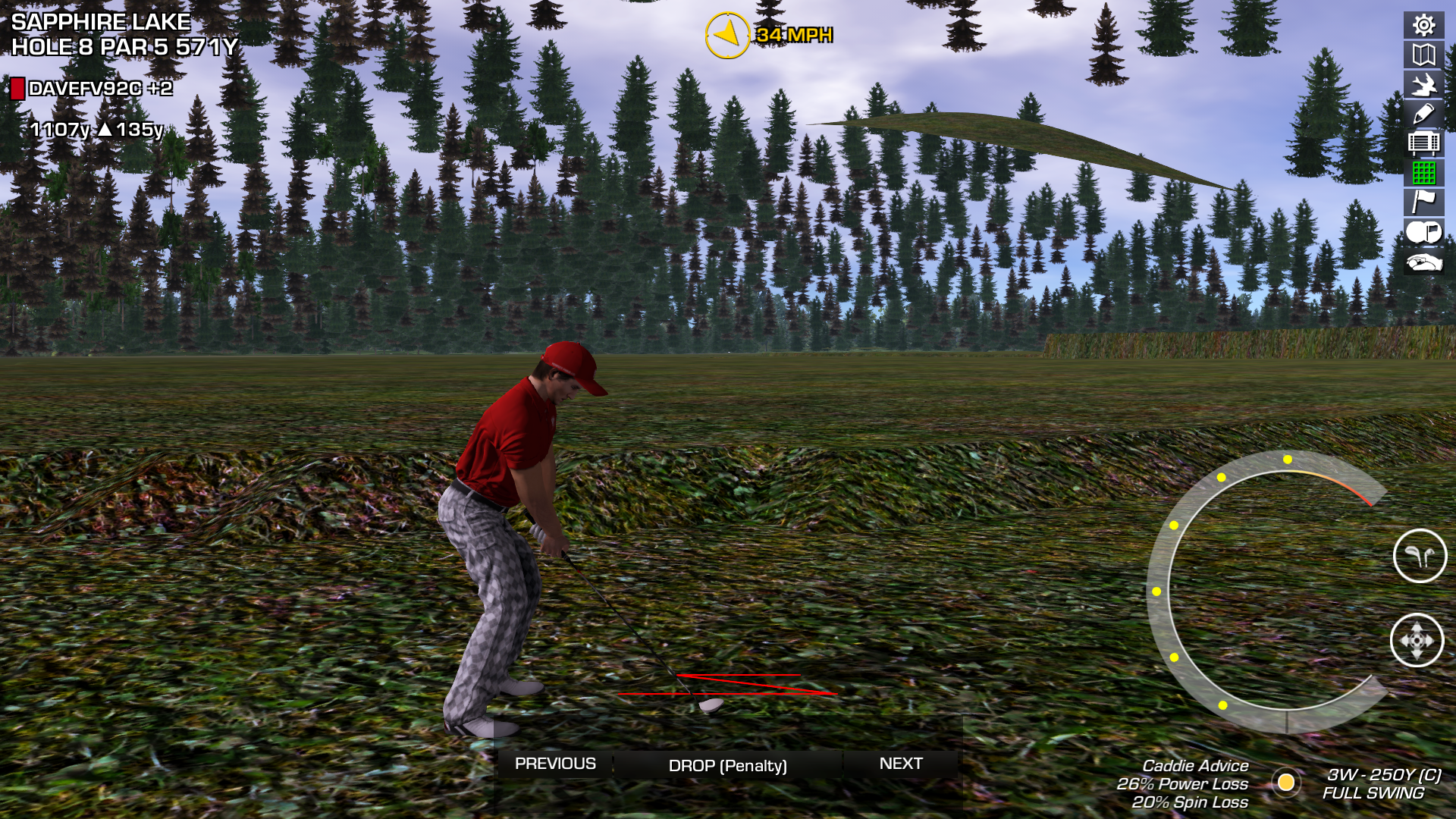
Task: Open club selection with the golf clubs icon
Action: click(1420, 556)
